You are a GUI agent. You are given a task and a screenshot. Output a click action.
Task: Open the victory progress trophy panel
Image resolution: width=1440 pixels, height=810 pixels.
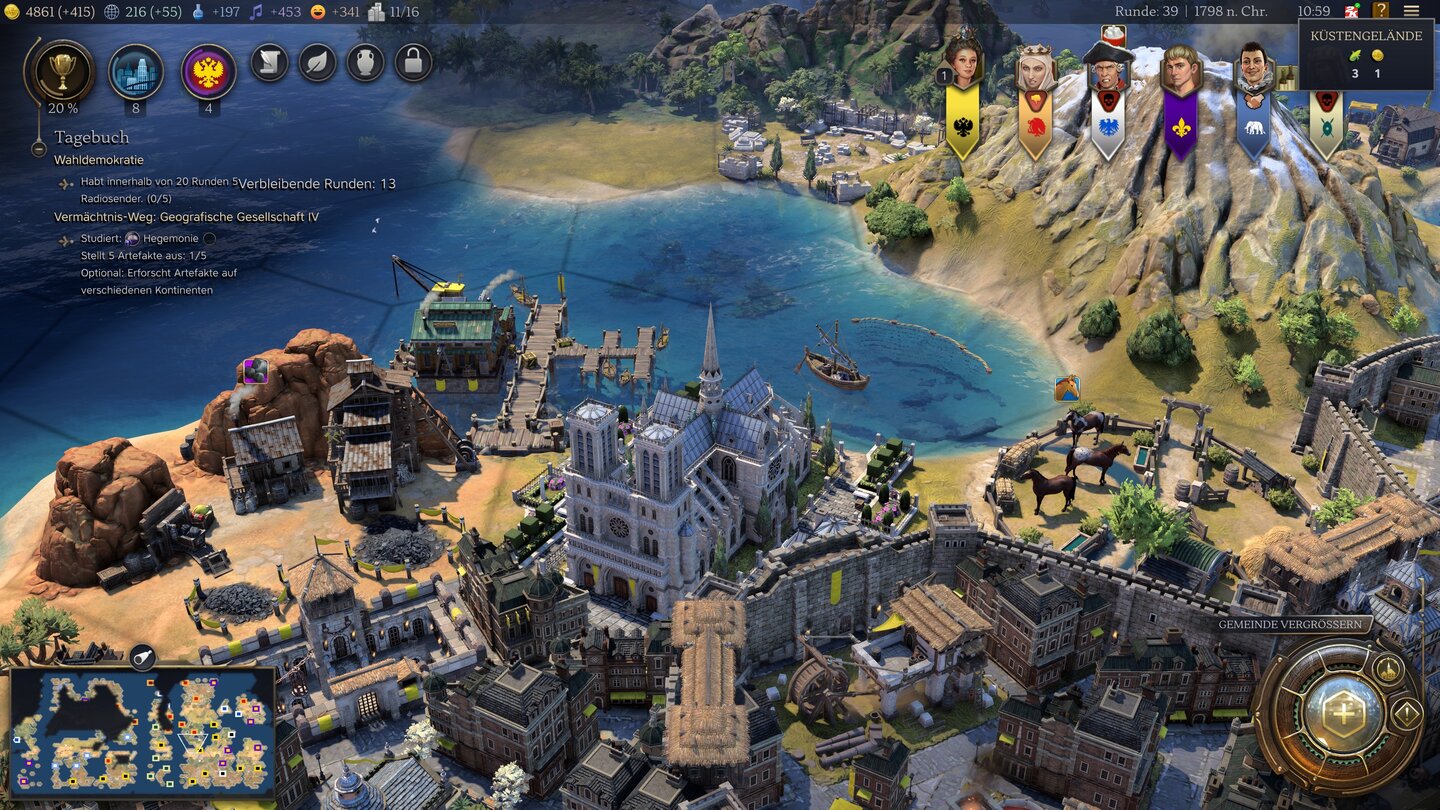click(x=64, y=70)
